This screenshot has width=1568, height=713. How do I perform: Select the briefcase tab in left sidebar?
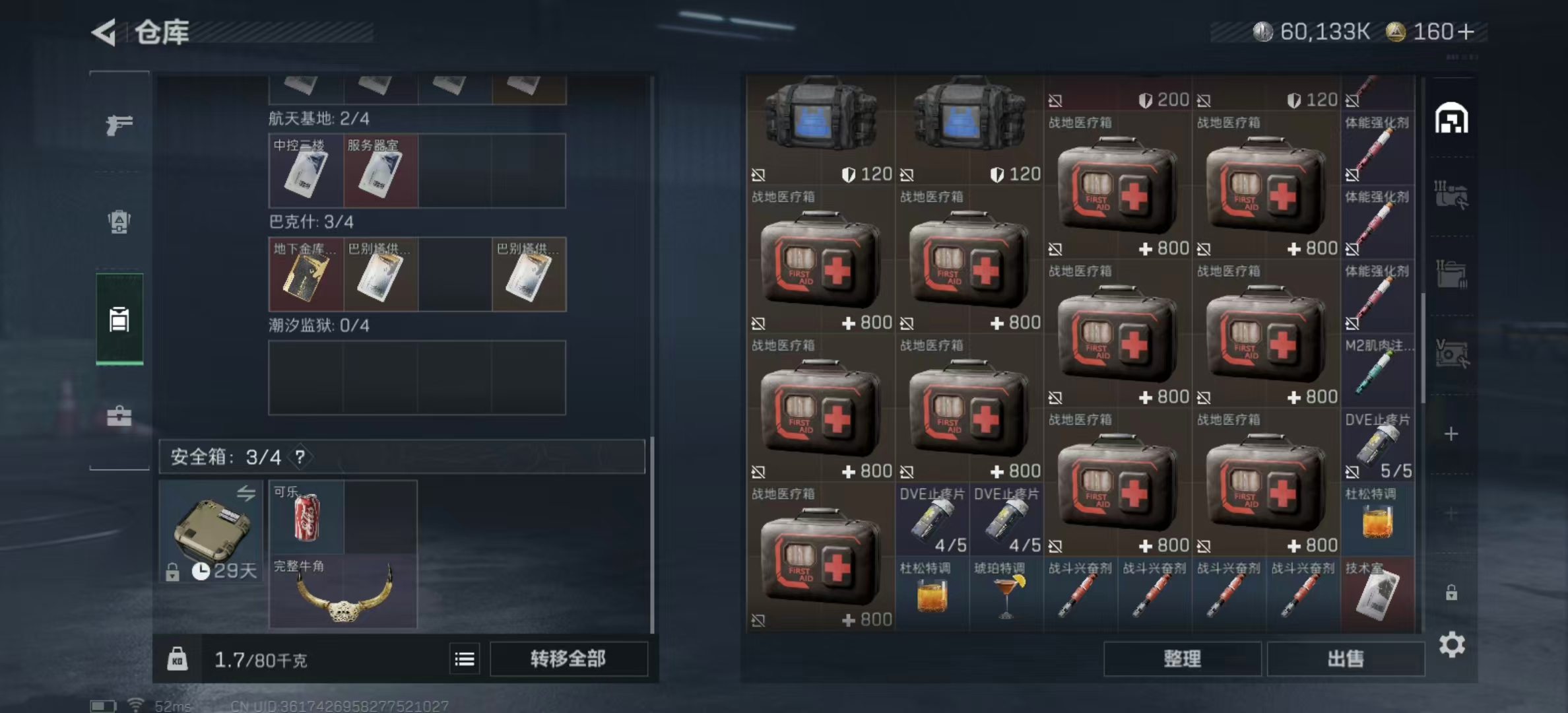119,416
